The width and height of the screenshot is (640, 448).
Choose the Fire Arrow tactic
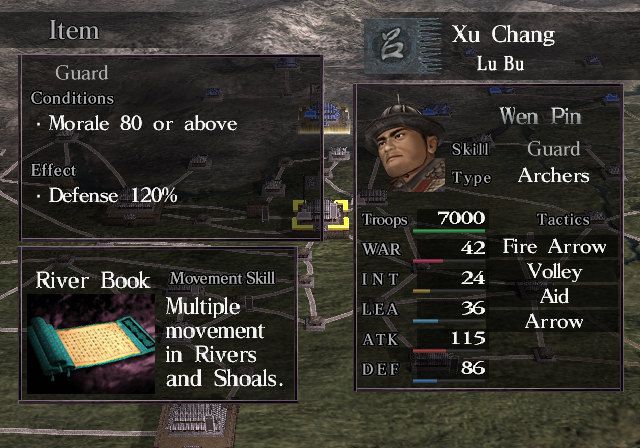[554, 246]
